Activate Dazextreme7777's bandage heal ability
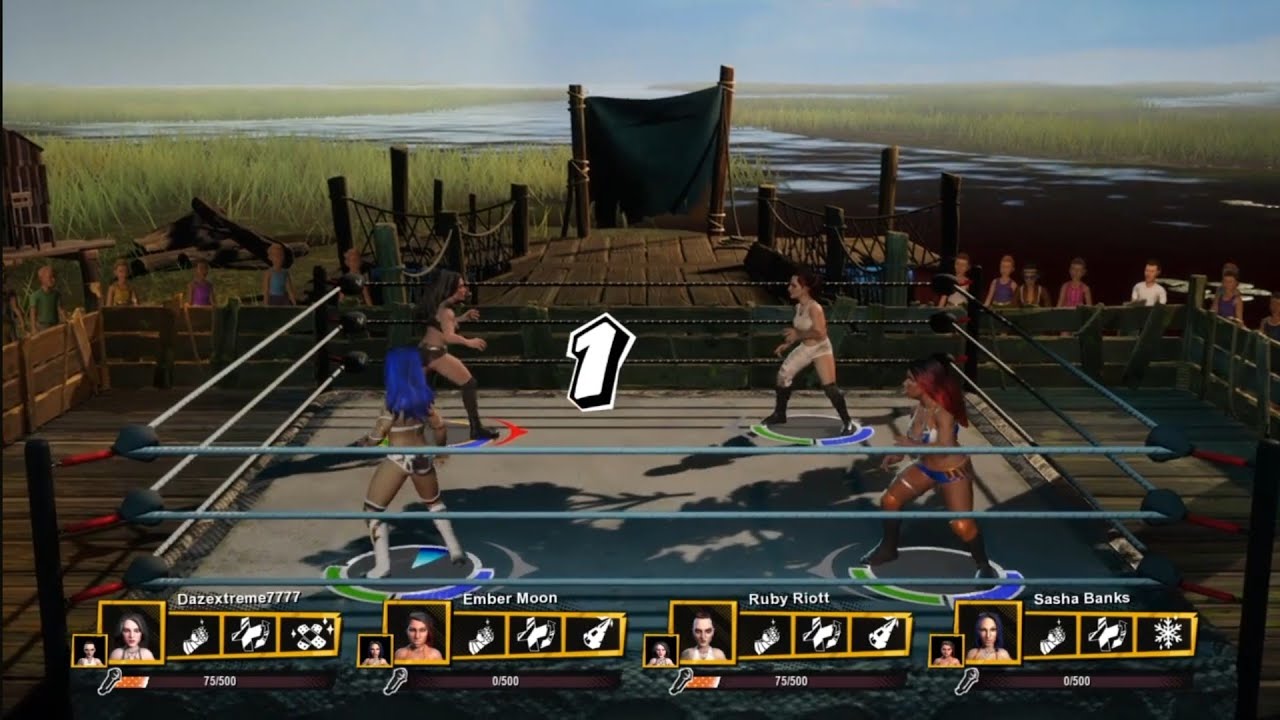The height and width of the screenshot is (720, 1280). tap(306, 635)
